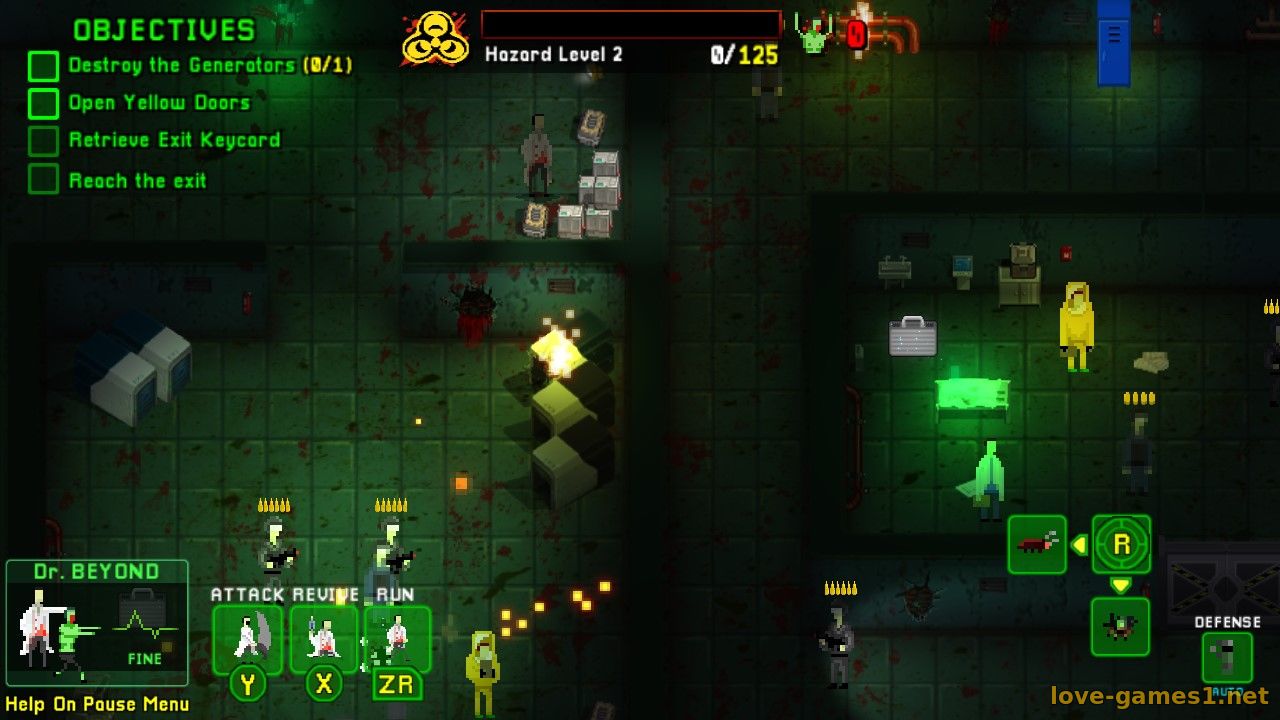
Task: Select the red cockroach mutation slot
Action: [x=1037, y=545]
